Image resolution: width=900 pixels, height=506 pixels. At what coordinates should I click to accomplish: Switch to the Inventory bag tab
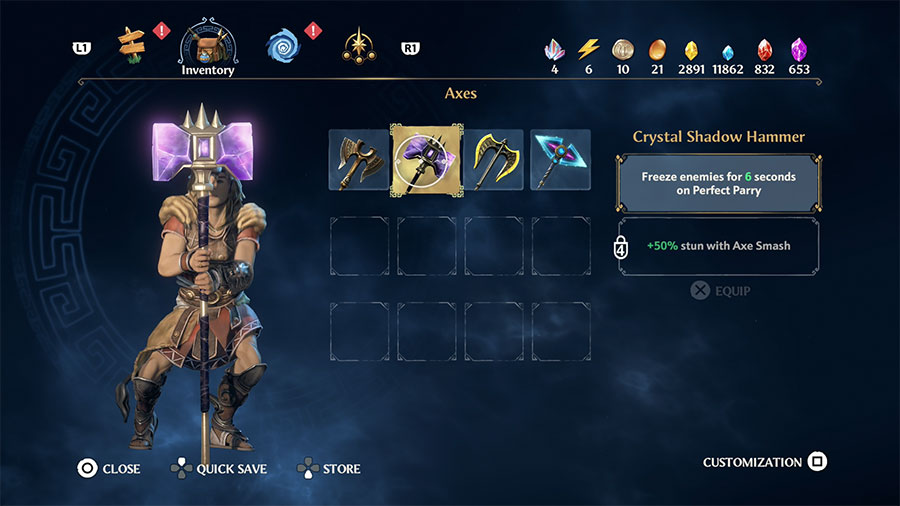(x=208, y=45)
